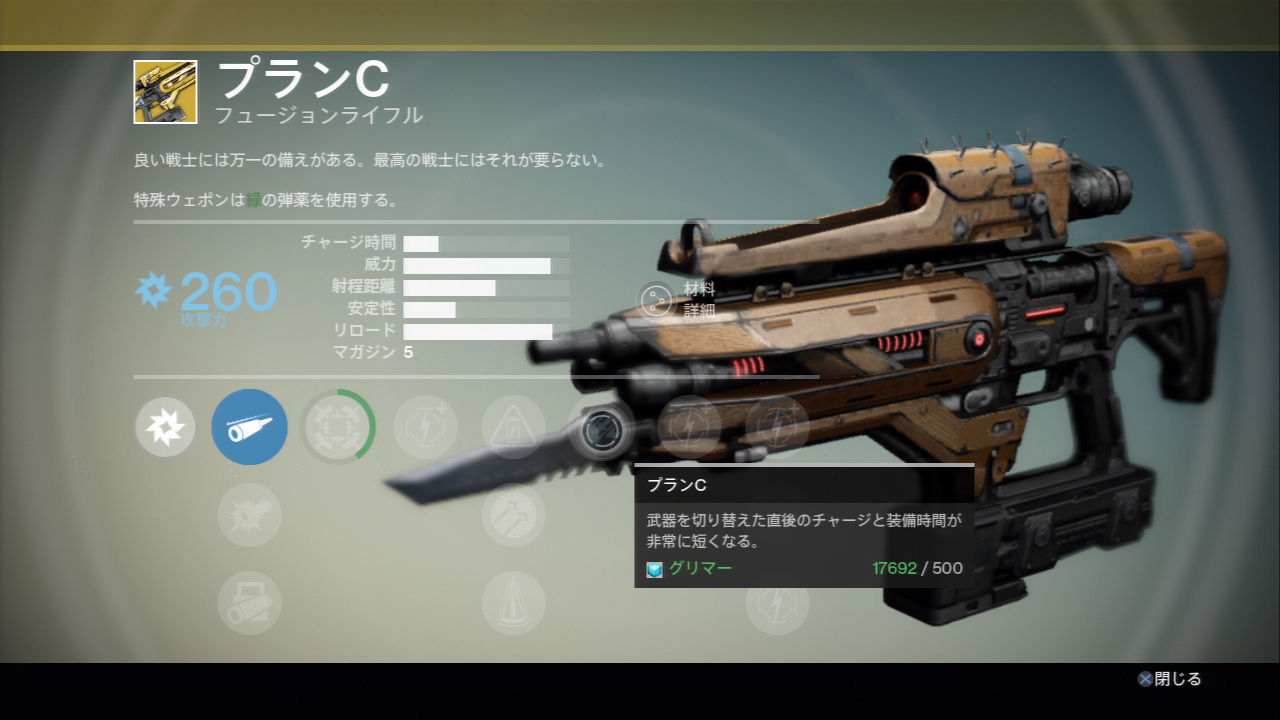
Task: Open the focused Plan C exotic perk node
Action: [x=602, y=430]
